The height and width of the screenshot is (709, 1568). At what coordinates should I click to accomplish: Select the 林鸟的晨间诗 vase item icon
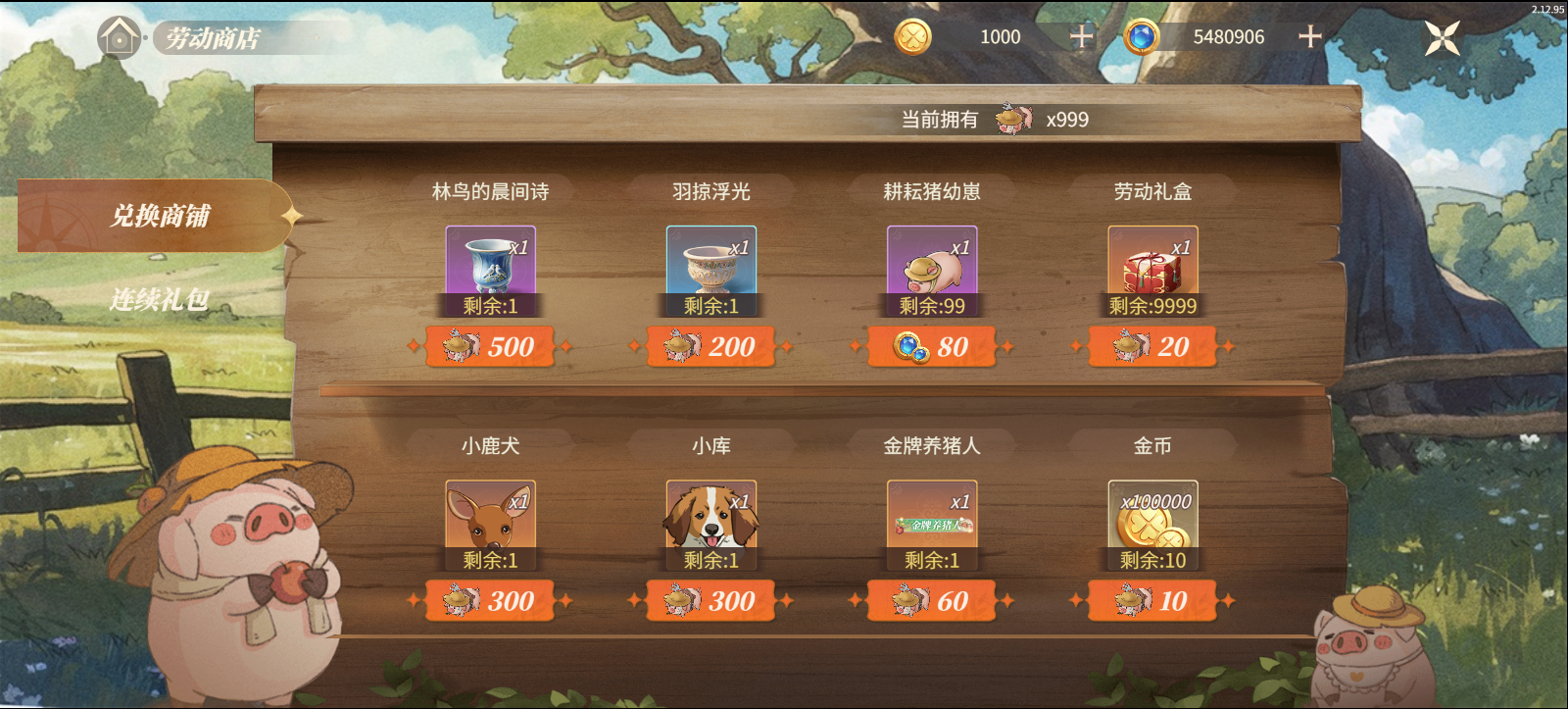(x=490, y=266)
